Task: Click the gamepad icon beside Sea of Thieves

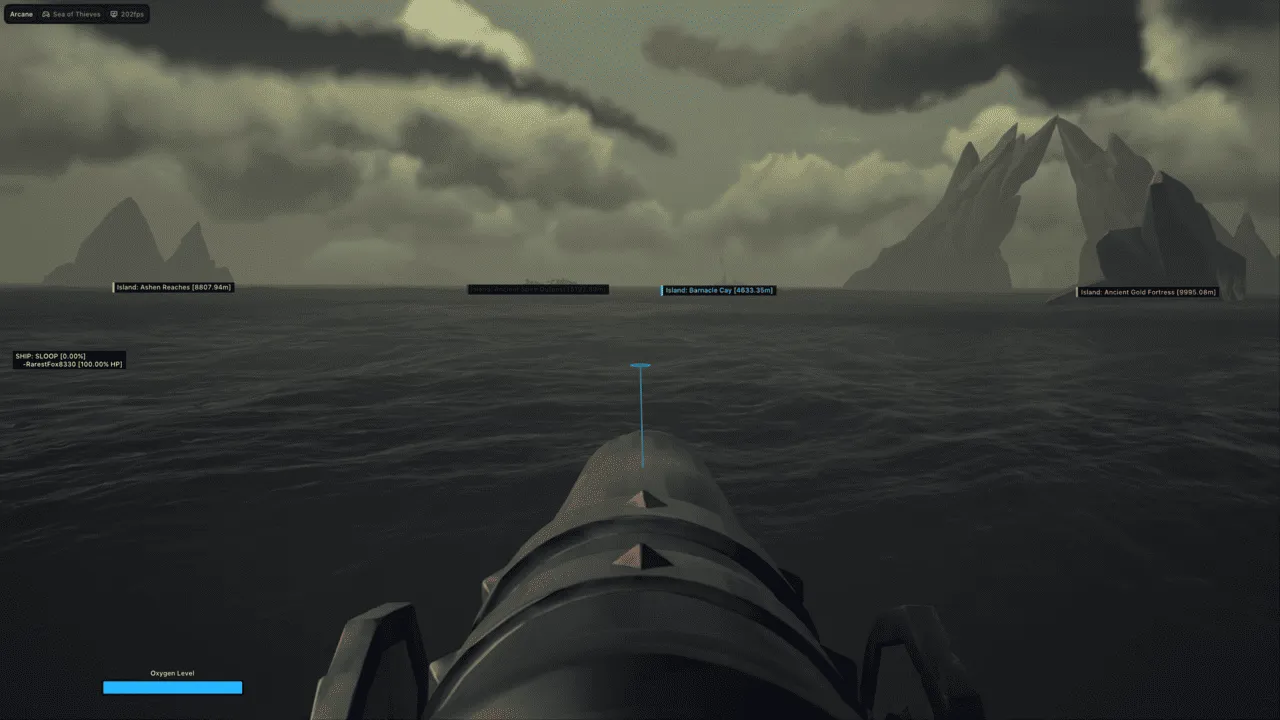Action: [46, 14]
